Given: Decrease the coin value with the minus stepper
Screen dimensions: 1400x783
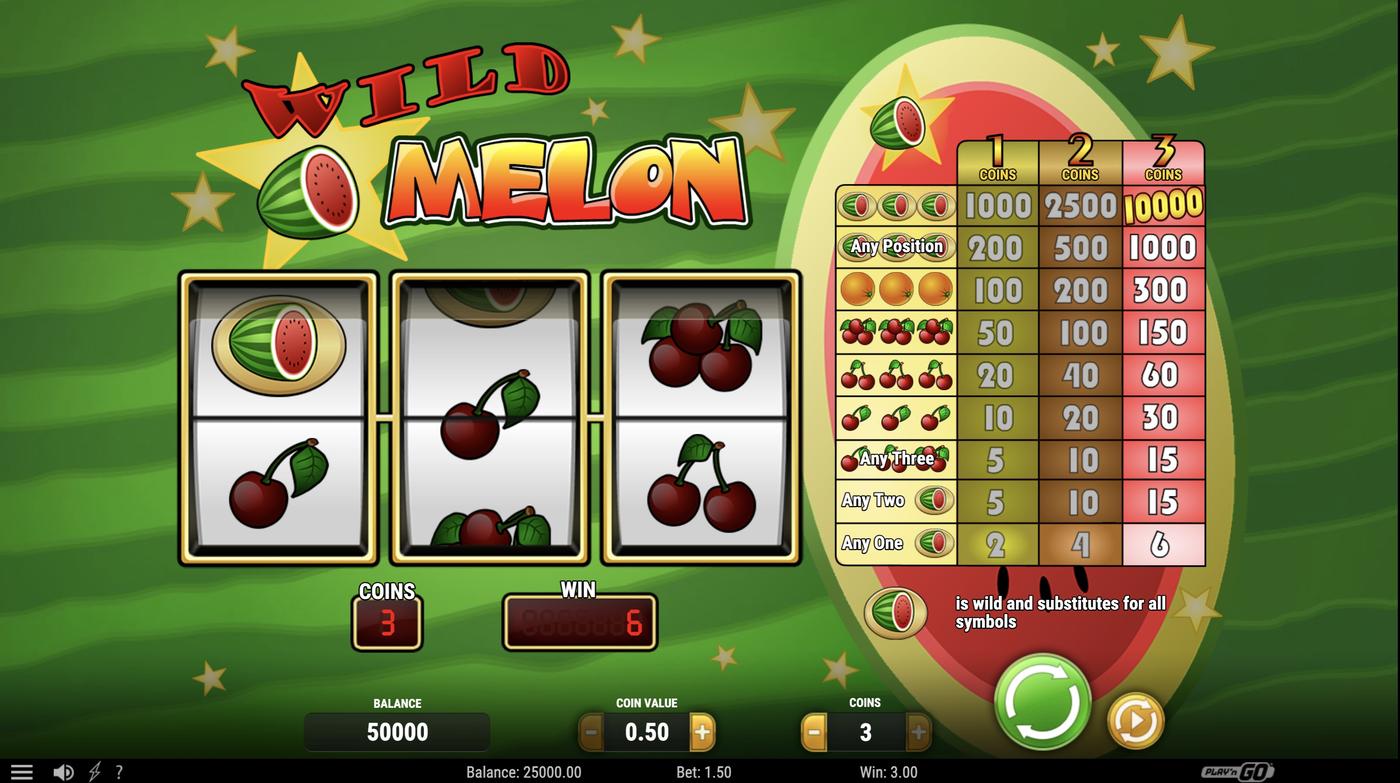Looking at the screenshot, I should 590,731.
